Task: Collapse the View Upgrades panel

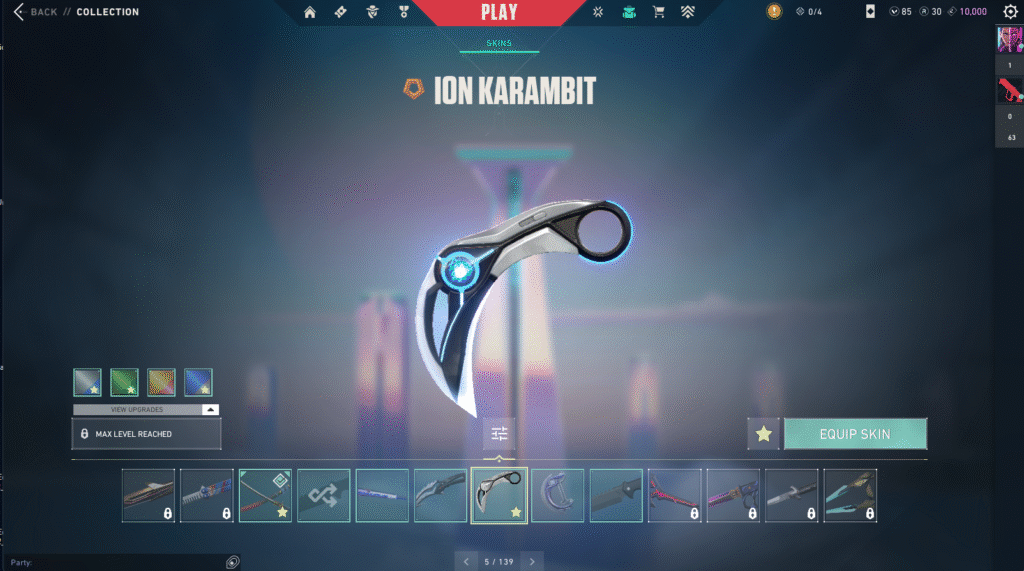Action: coord(210,409)
